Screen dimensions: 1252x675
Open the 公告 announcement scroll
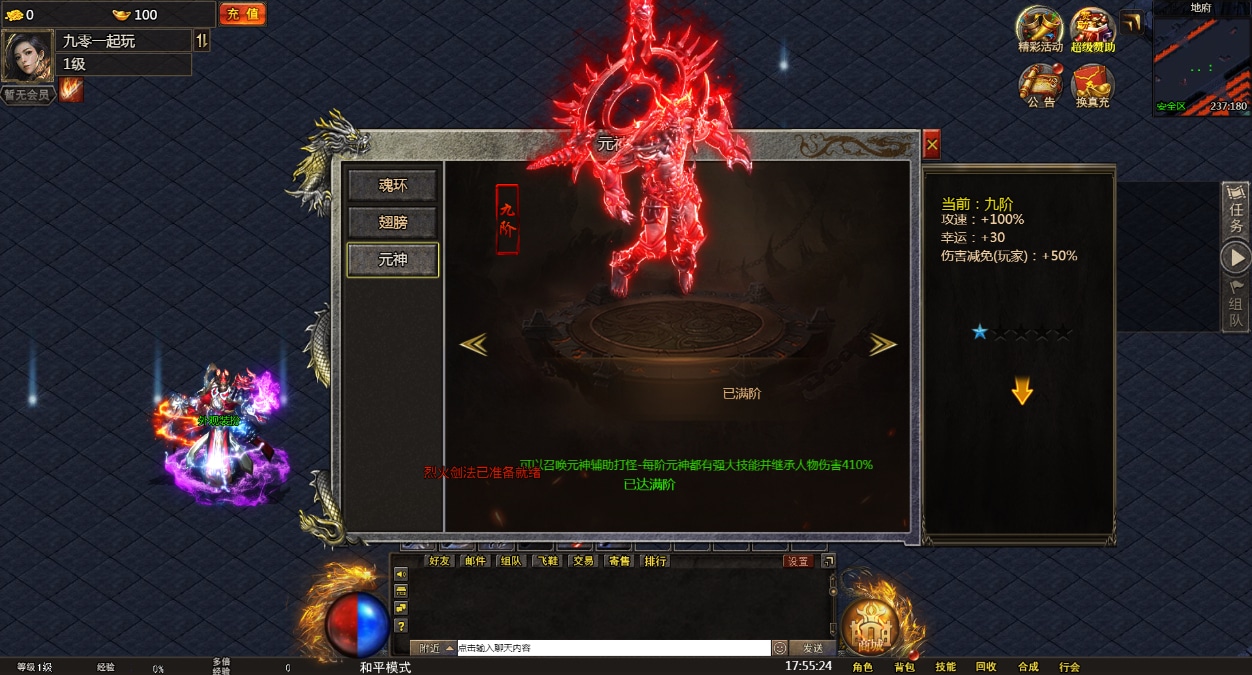pyautogui.click(x=1040, y=85)
